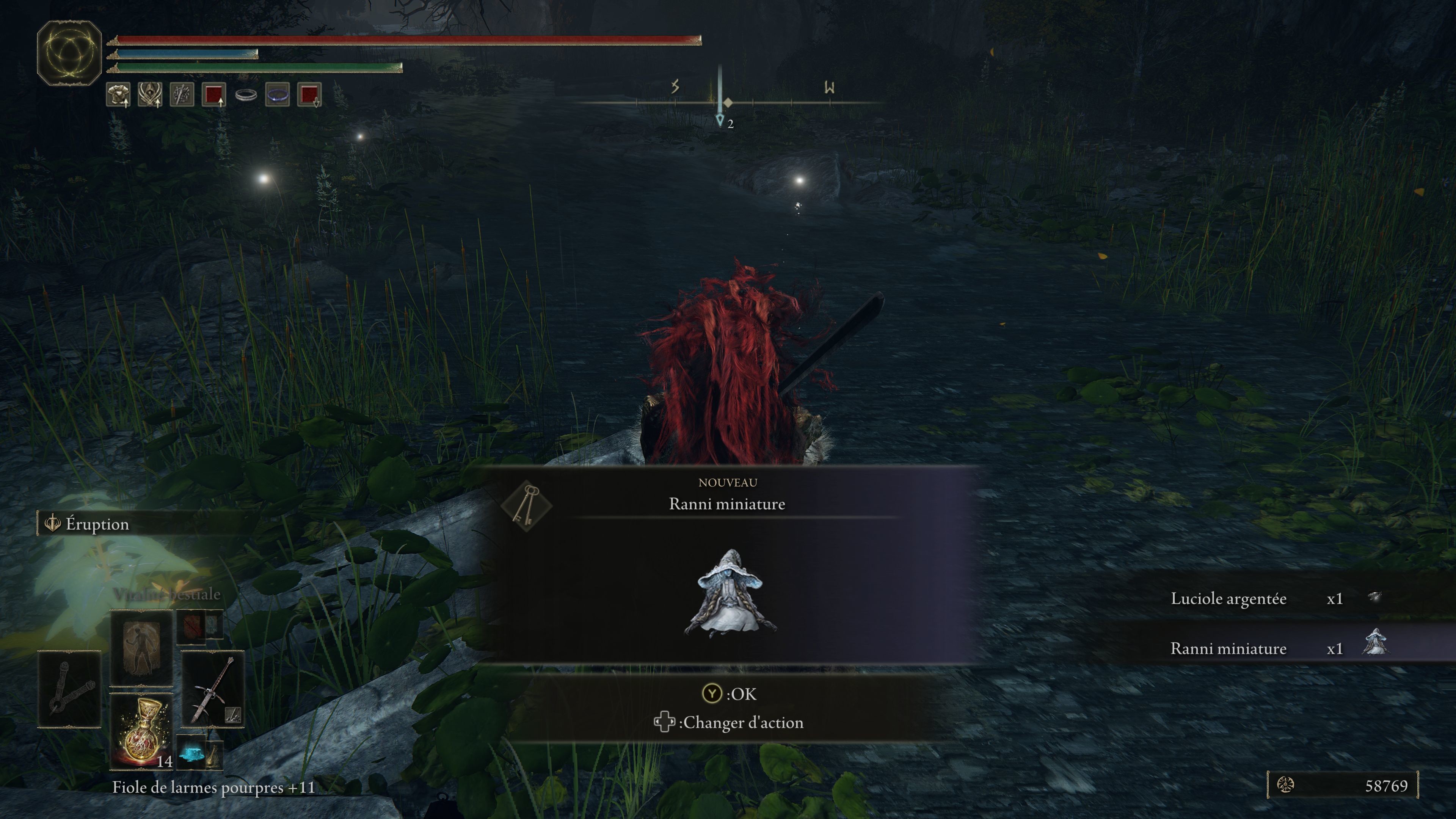Click the dagger buff status icon
1456x819 pixels.
coord(182,94)
